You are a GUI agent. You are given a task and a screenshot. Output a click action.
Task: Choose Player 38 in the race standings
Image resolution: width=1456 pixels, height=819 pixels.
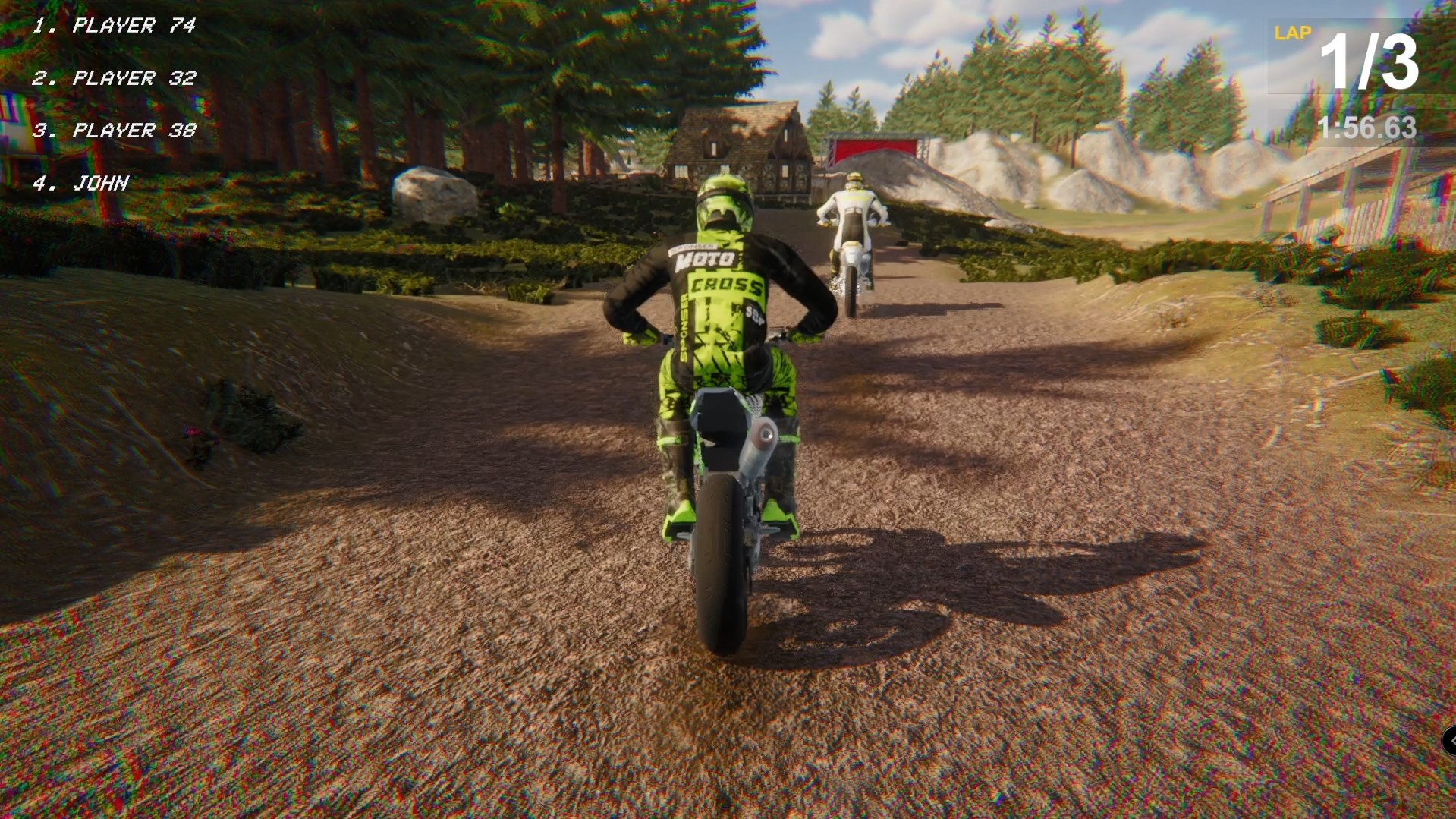point(115,131)
